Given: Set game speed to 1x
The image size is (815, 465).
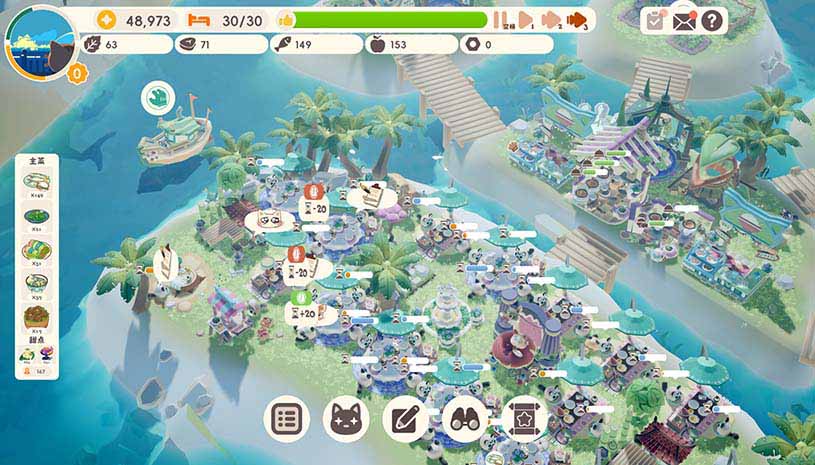Looking at the screenshot, I should [x=524, y=20].
